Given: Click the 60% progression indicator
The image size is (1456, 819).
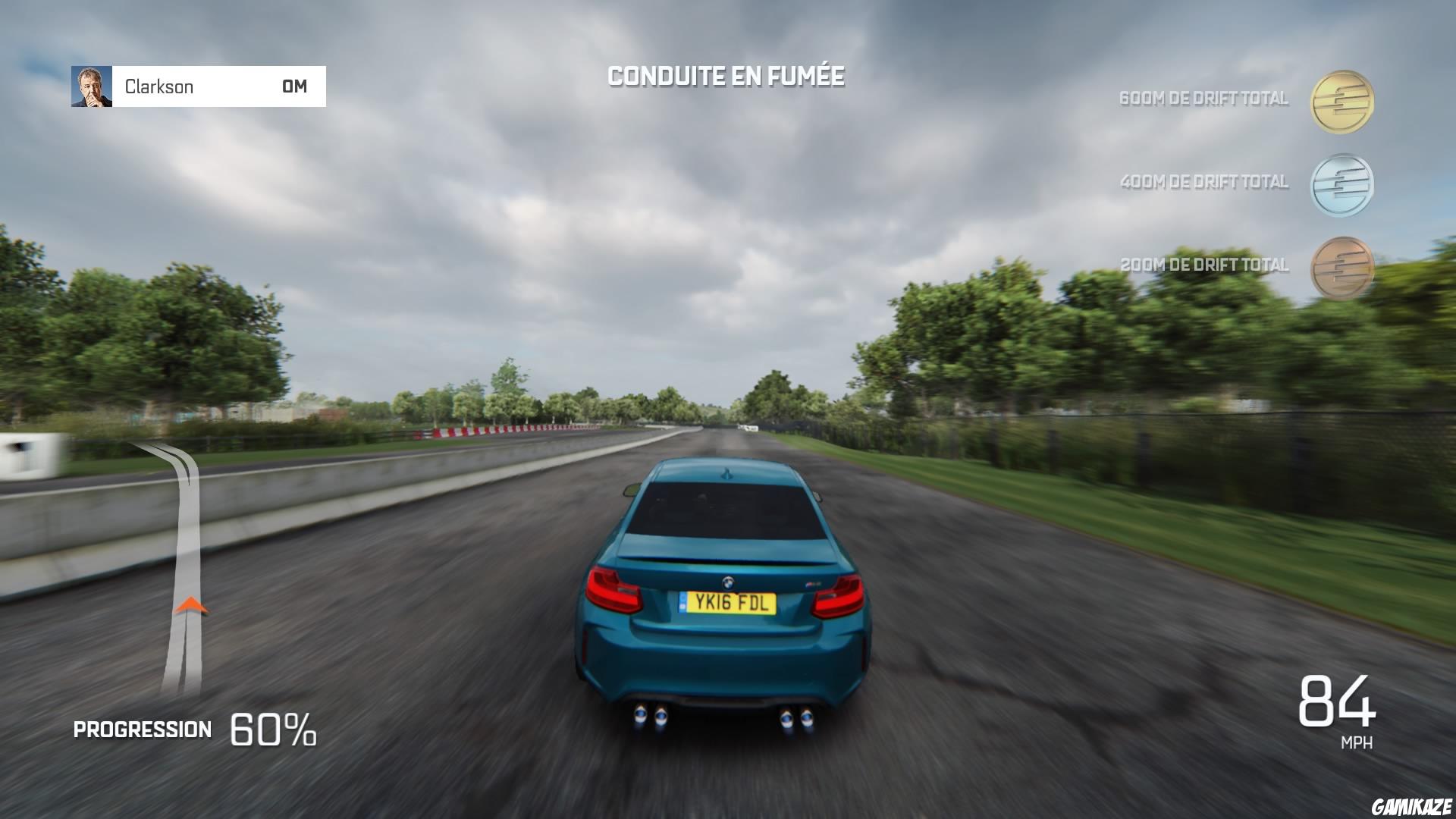Looking at the screenshot, I should [273, 728].
